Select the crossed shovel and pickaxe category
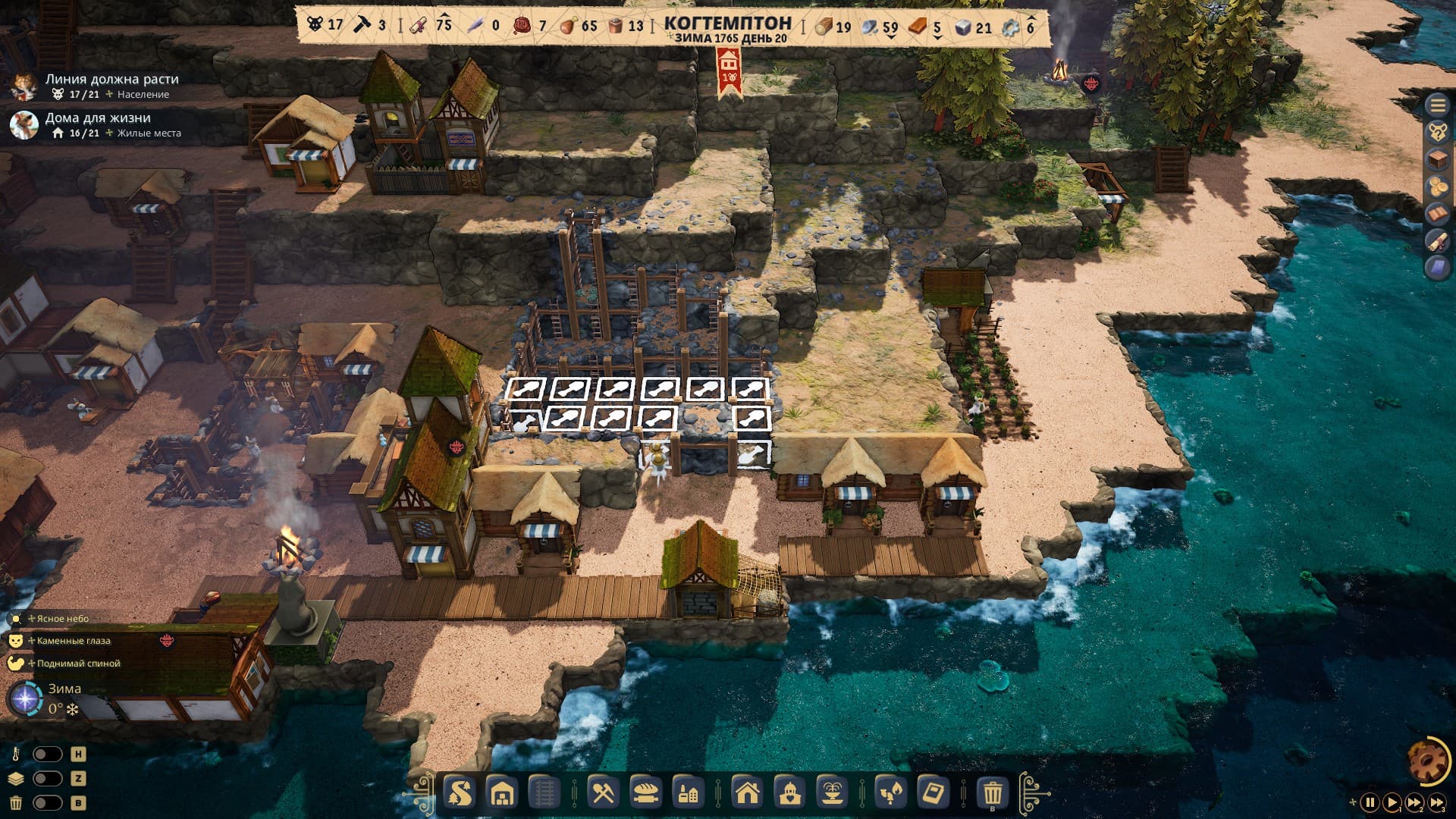This screenshot has width=1456, height=819. tap(604, 793)
